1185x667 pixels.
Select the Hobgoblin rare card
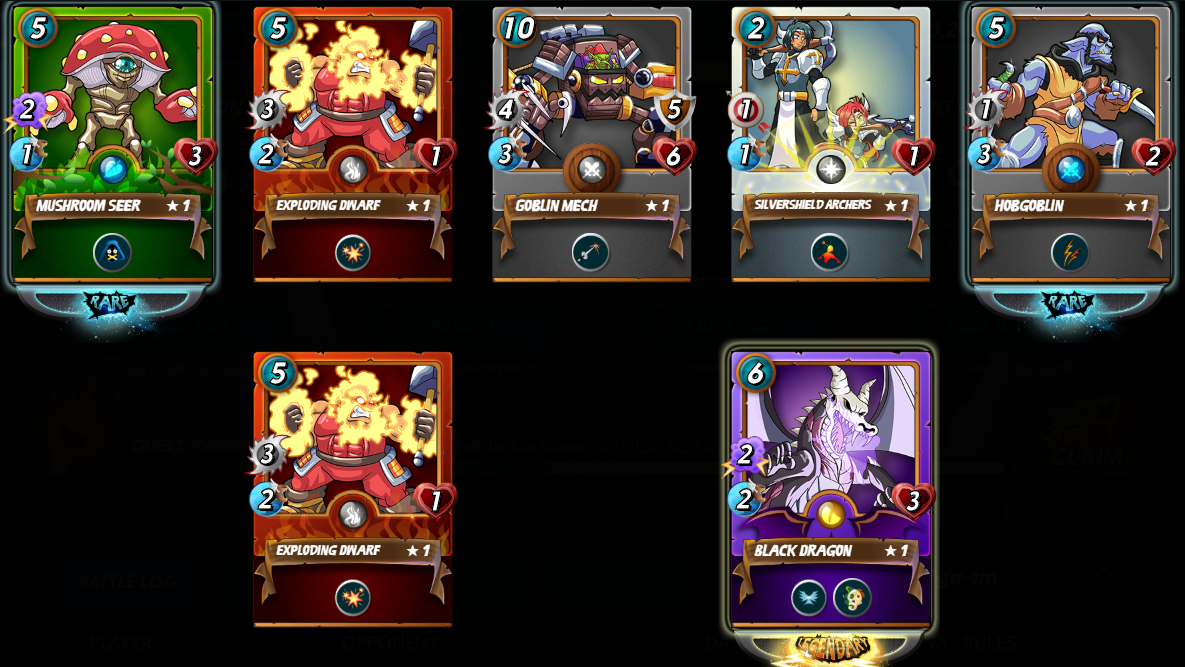tap(1070, 110)
